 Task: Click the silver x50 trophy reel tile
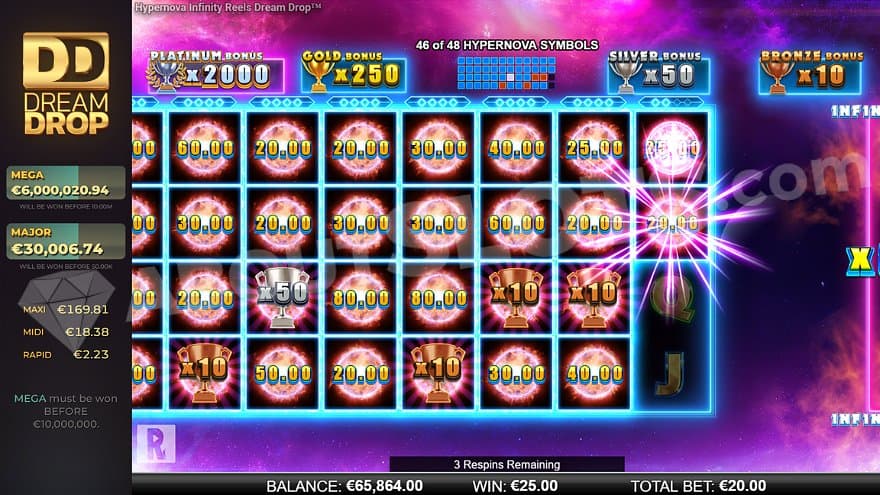pyautogui.click(x=283, y=298)
